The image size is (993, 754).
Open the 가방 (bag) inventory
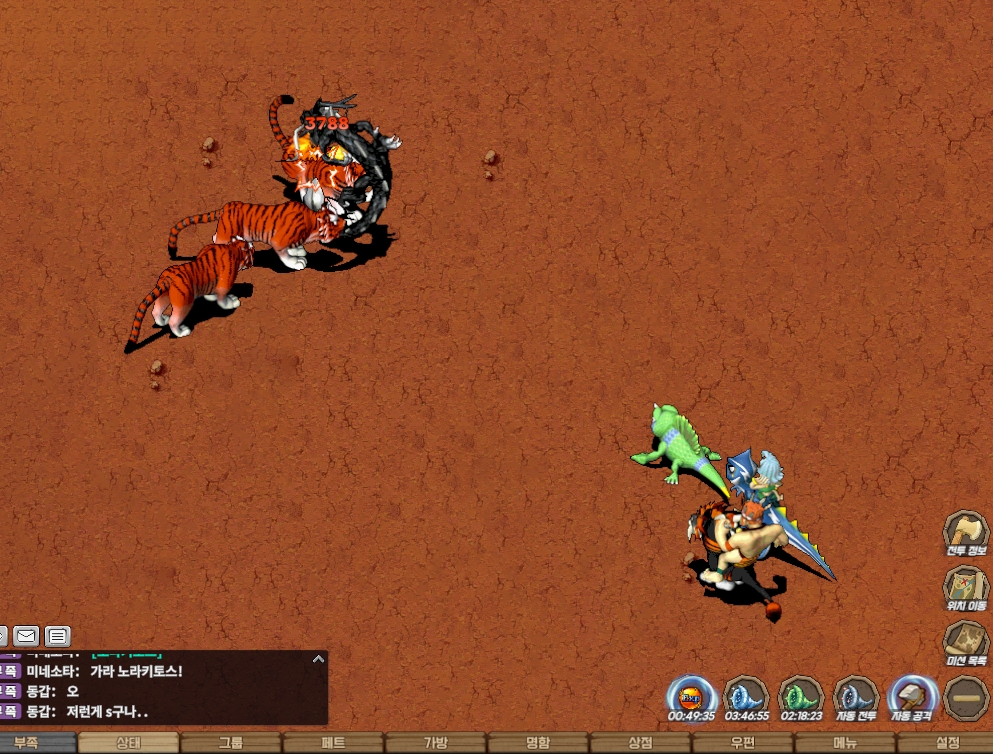(x=436, y=743)
